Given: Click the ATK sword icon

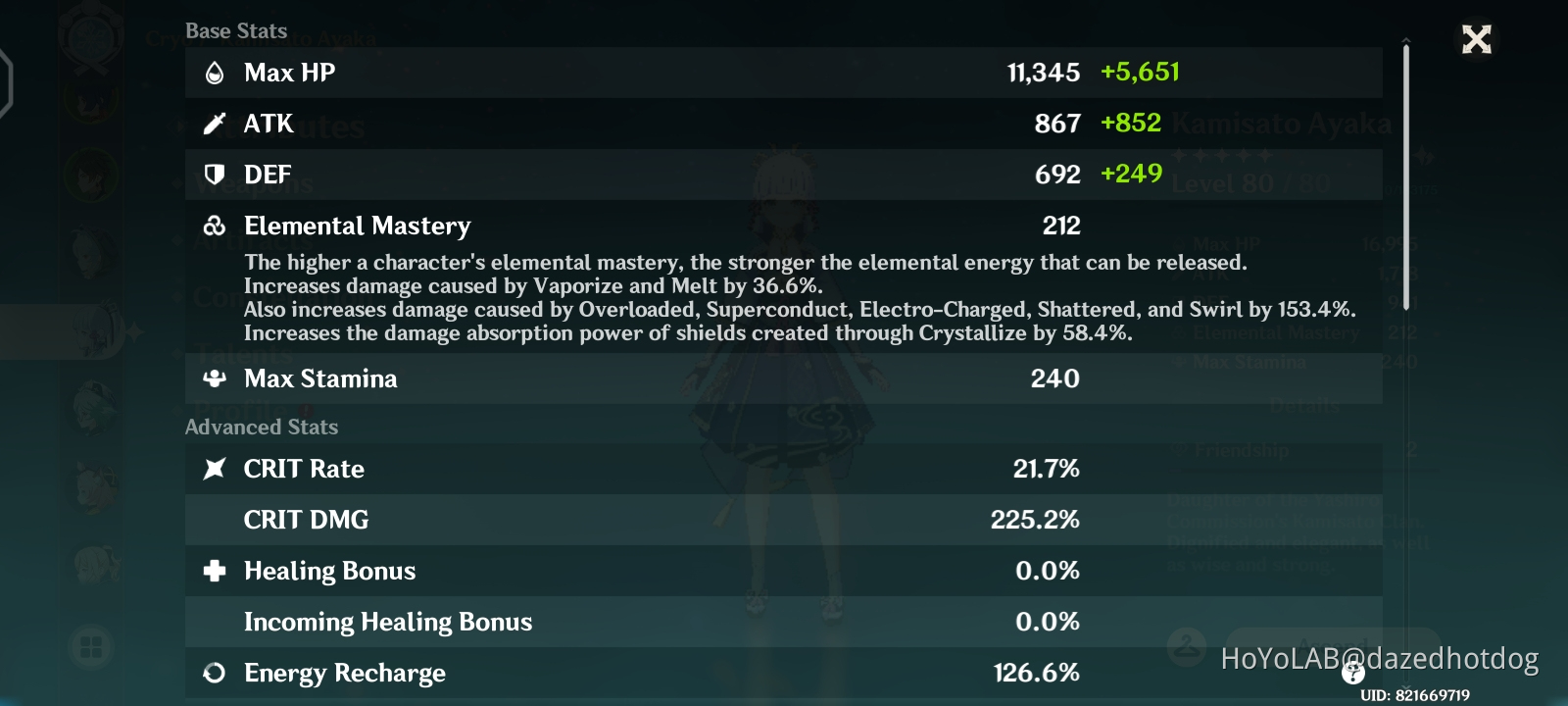Looking at the screenshot, I should (215, 123).
